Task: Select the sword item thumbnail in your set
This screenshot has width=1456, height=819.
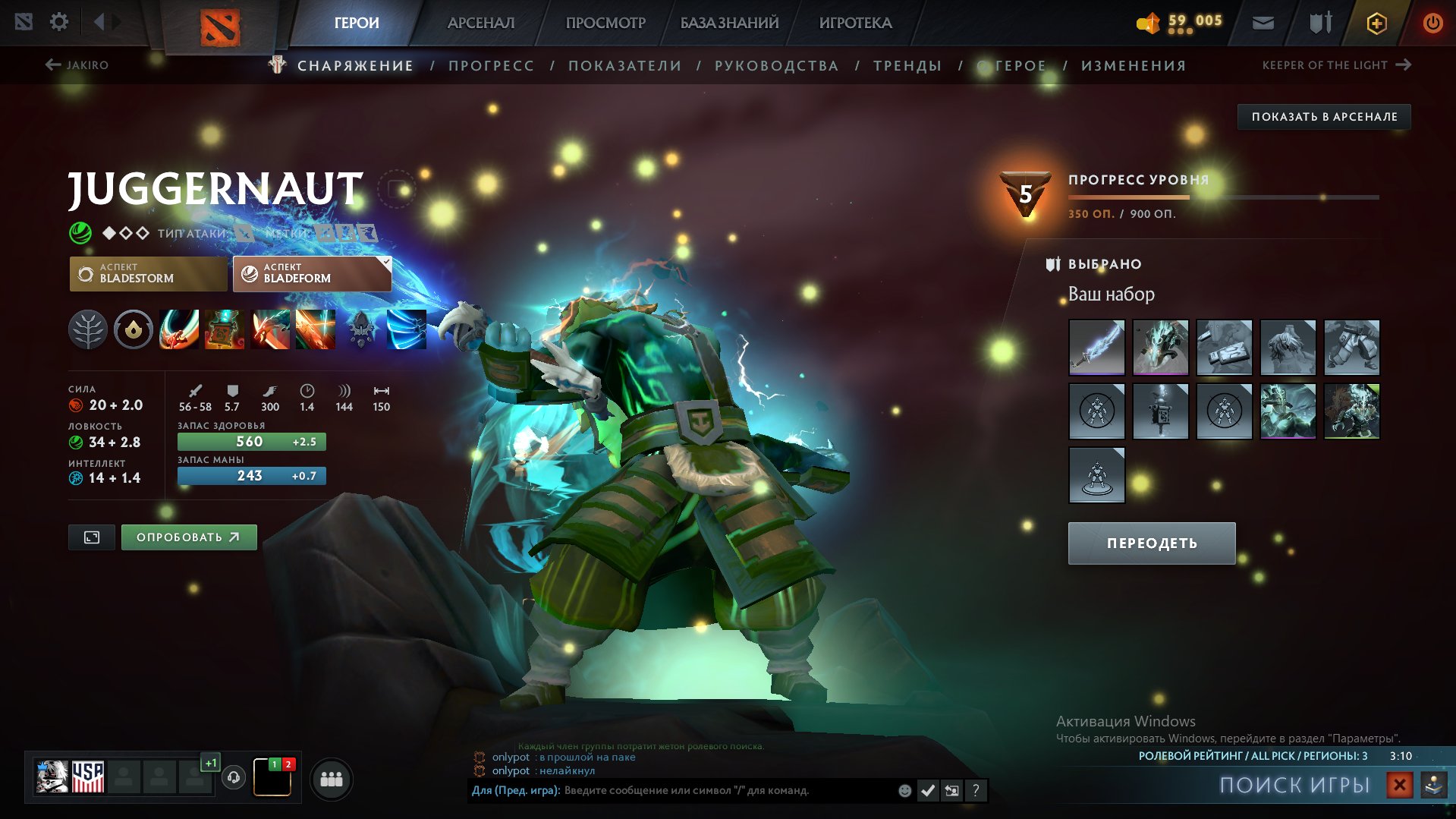Action: (x=1096, y=347)
